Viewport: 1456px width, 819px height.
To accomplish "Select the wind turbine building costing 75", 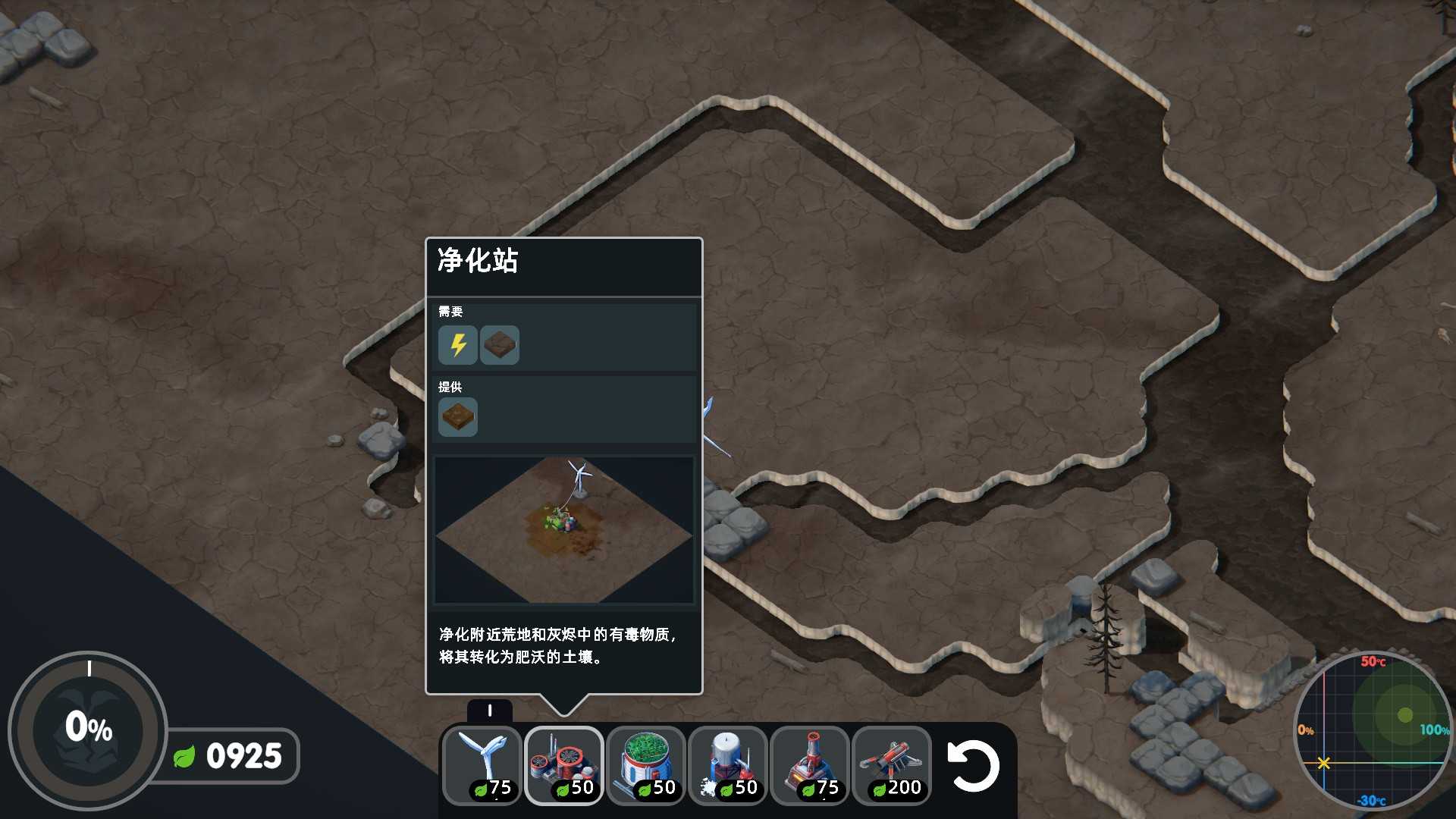I will tap(482, 764).
